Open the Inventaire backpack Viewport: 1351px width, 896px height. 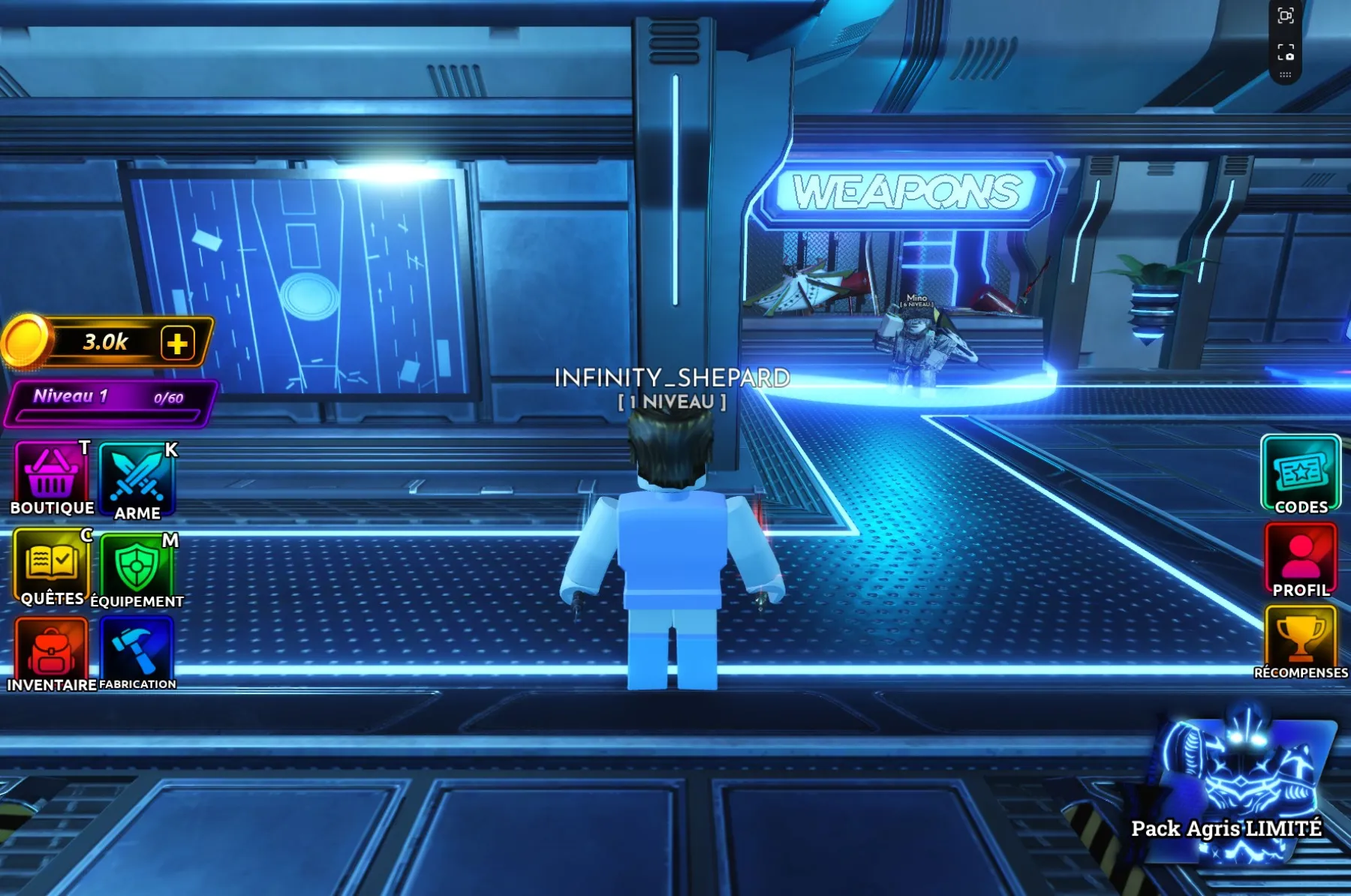point(51,651)
